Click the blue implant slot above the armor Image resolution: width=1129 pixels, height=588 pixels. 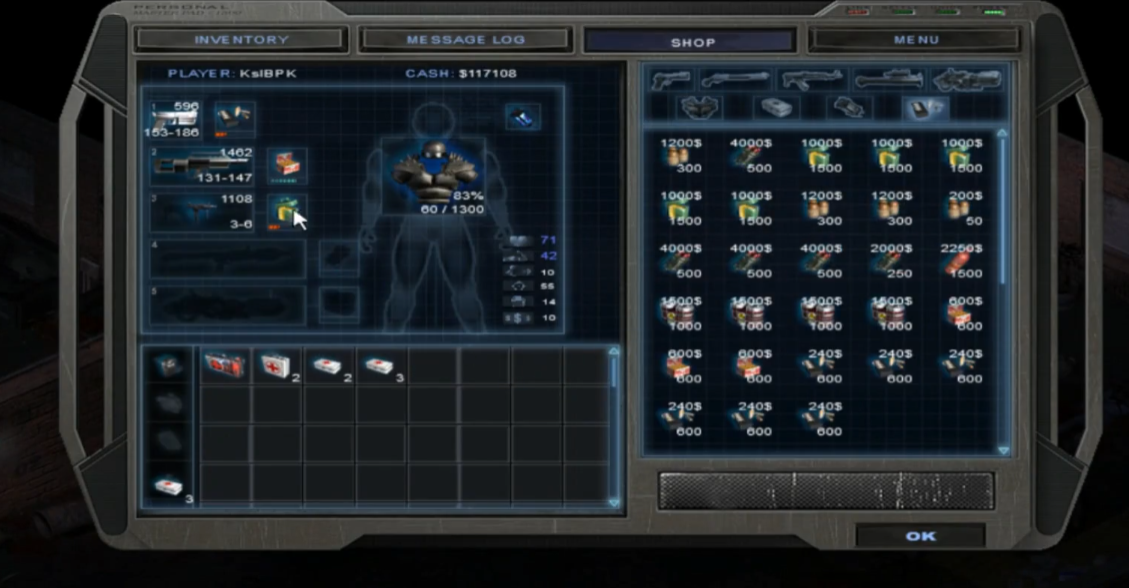[523, 117]
